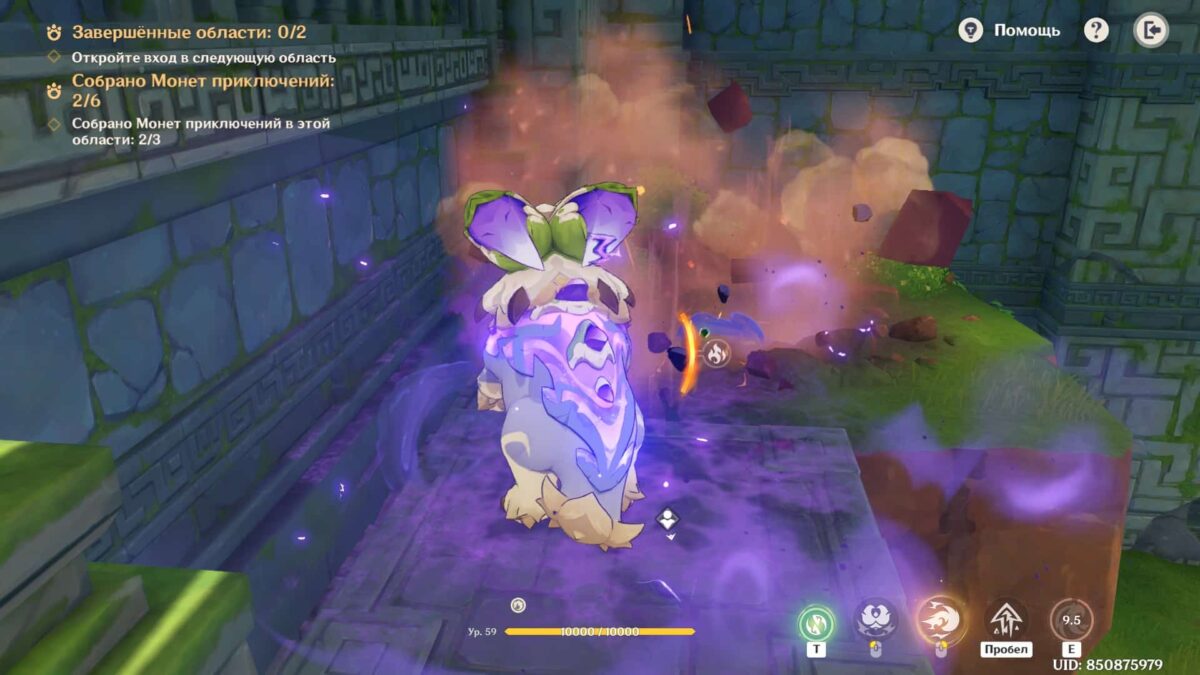Screen dimensions: 1200x675
Task: Open the completed areas objective tracker
Action: point(188,32)
